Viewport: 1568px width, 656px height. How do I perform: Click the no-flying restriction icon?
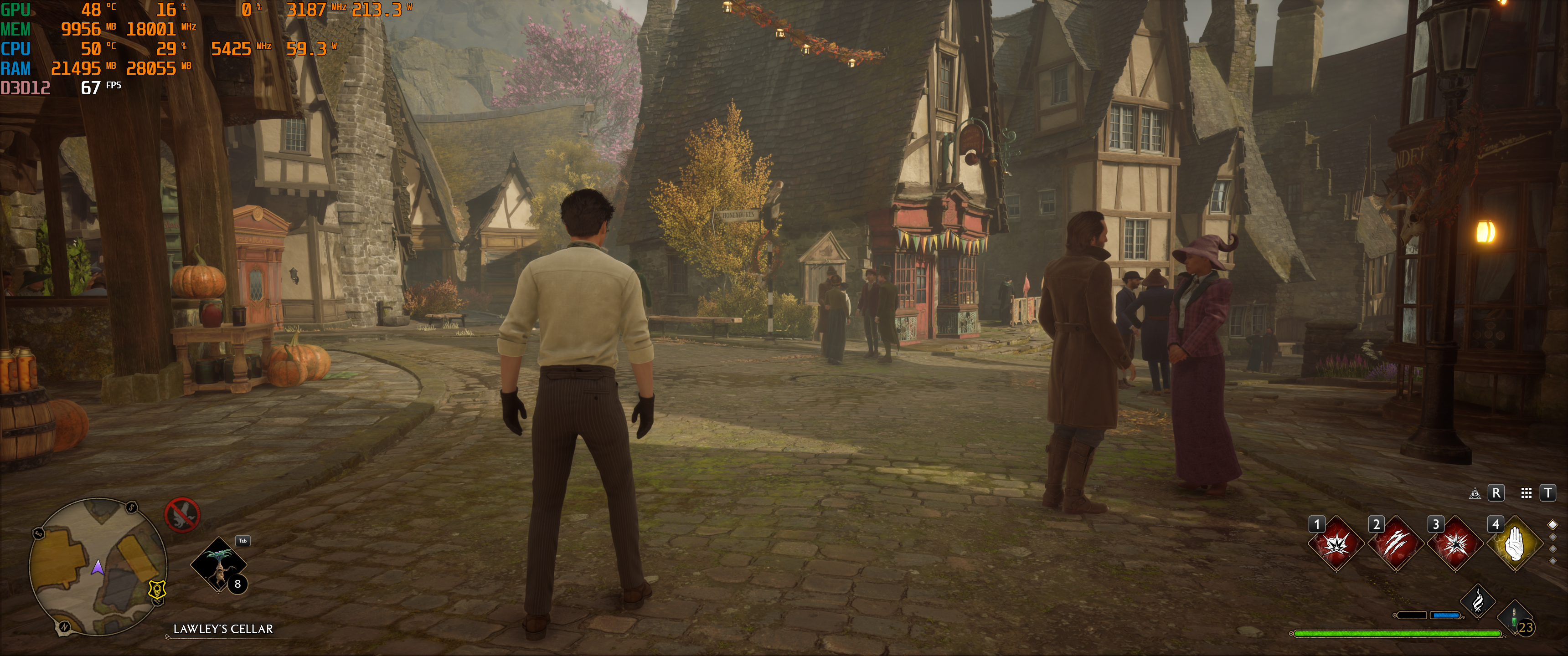coord(182,515)
